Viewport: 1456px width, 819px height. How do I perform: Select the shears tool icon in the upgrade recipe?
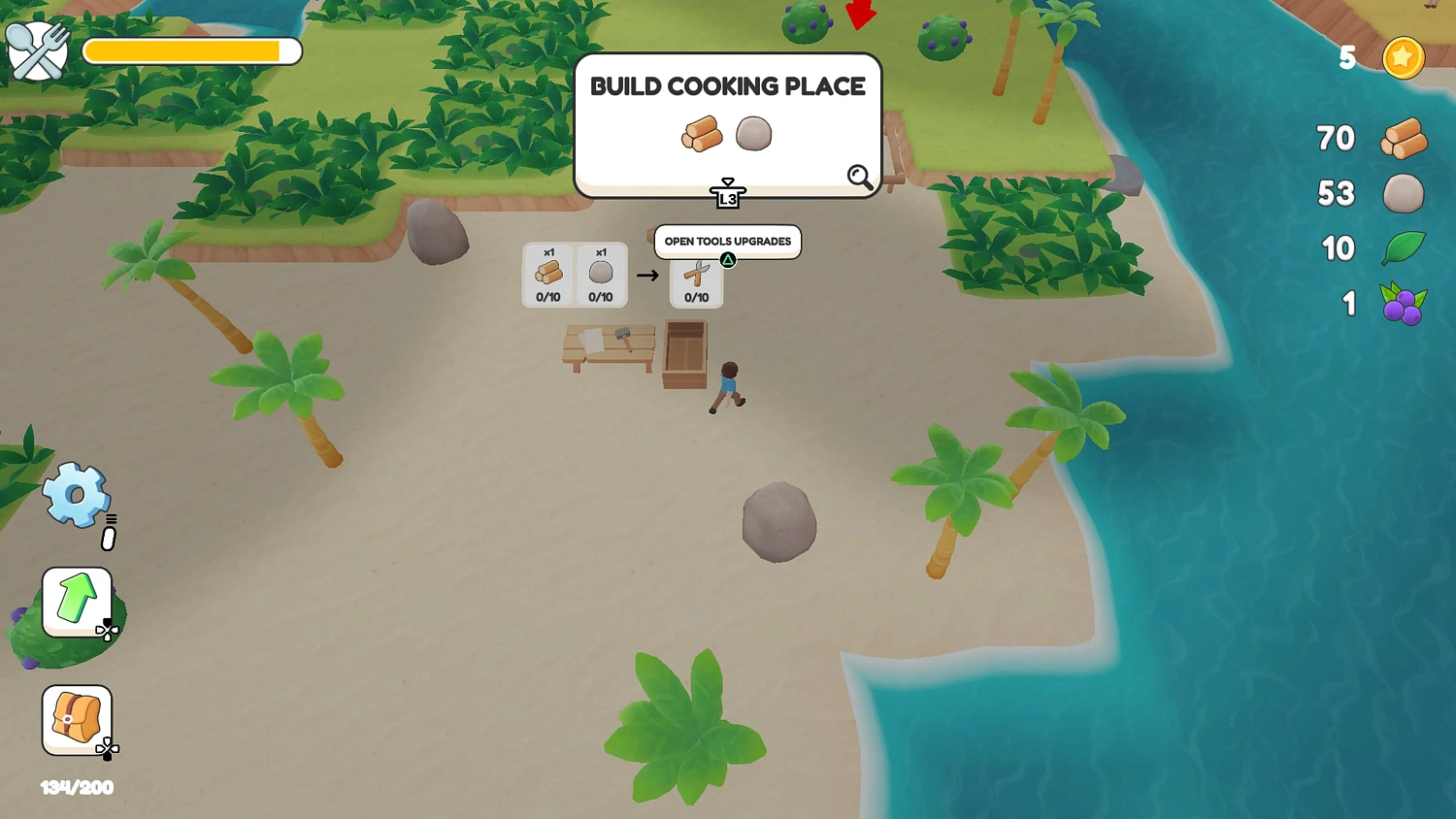696,273
